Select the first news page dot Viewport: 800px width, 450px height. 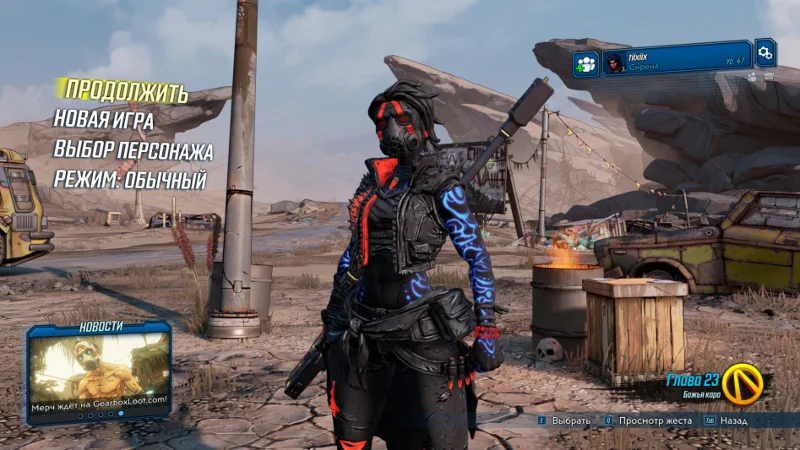pos(80,416)
